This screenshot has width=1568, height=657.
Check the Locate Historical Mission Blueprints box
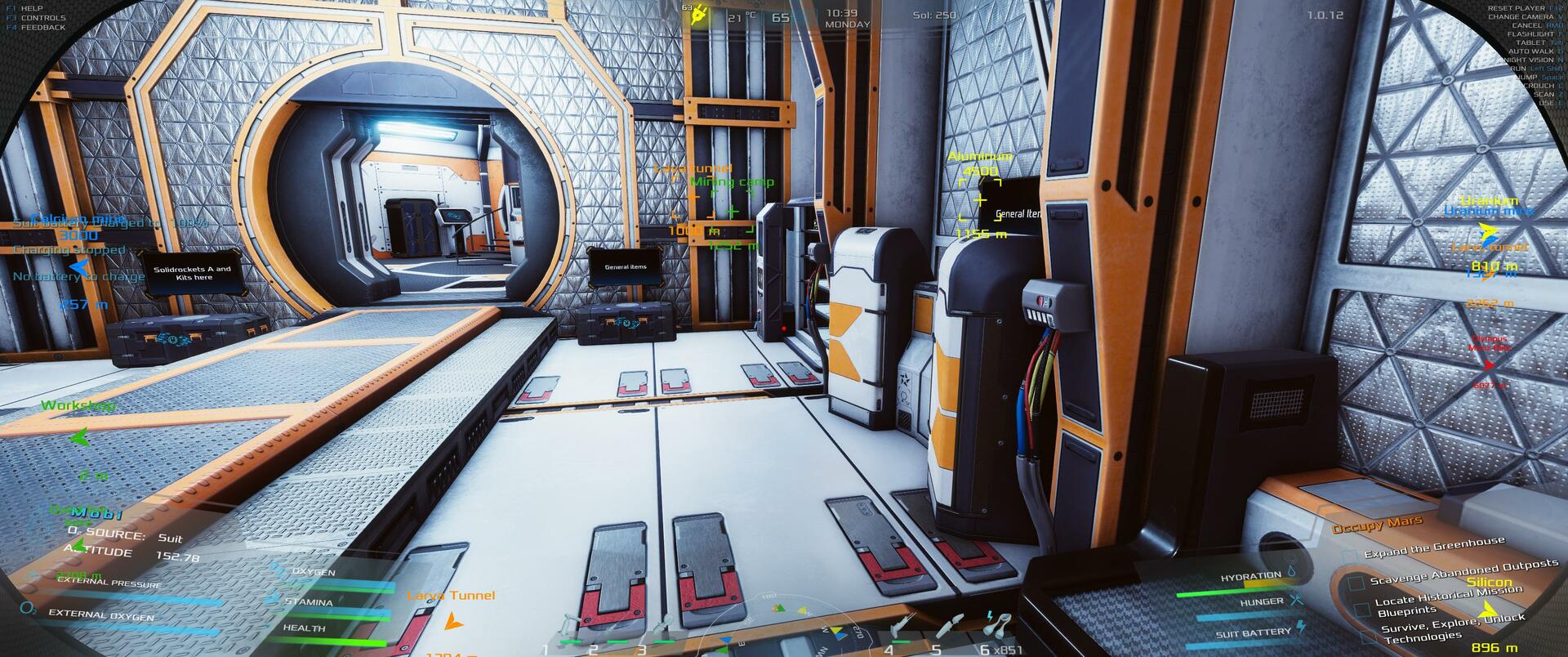pyautogui.click(x=1361, y=610)
